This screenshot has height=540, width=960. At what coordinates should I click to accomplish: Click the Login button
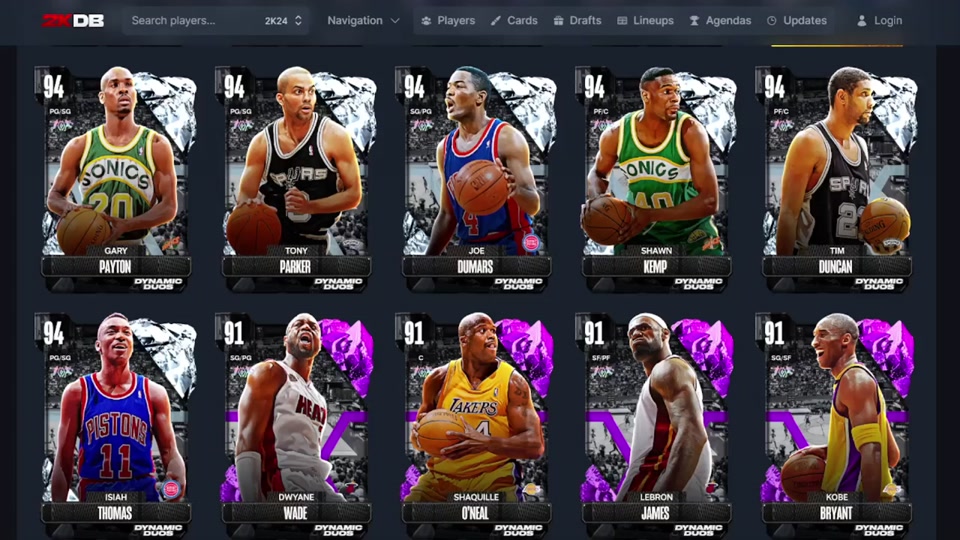[880, 20]
